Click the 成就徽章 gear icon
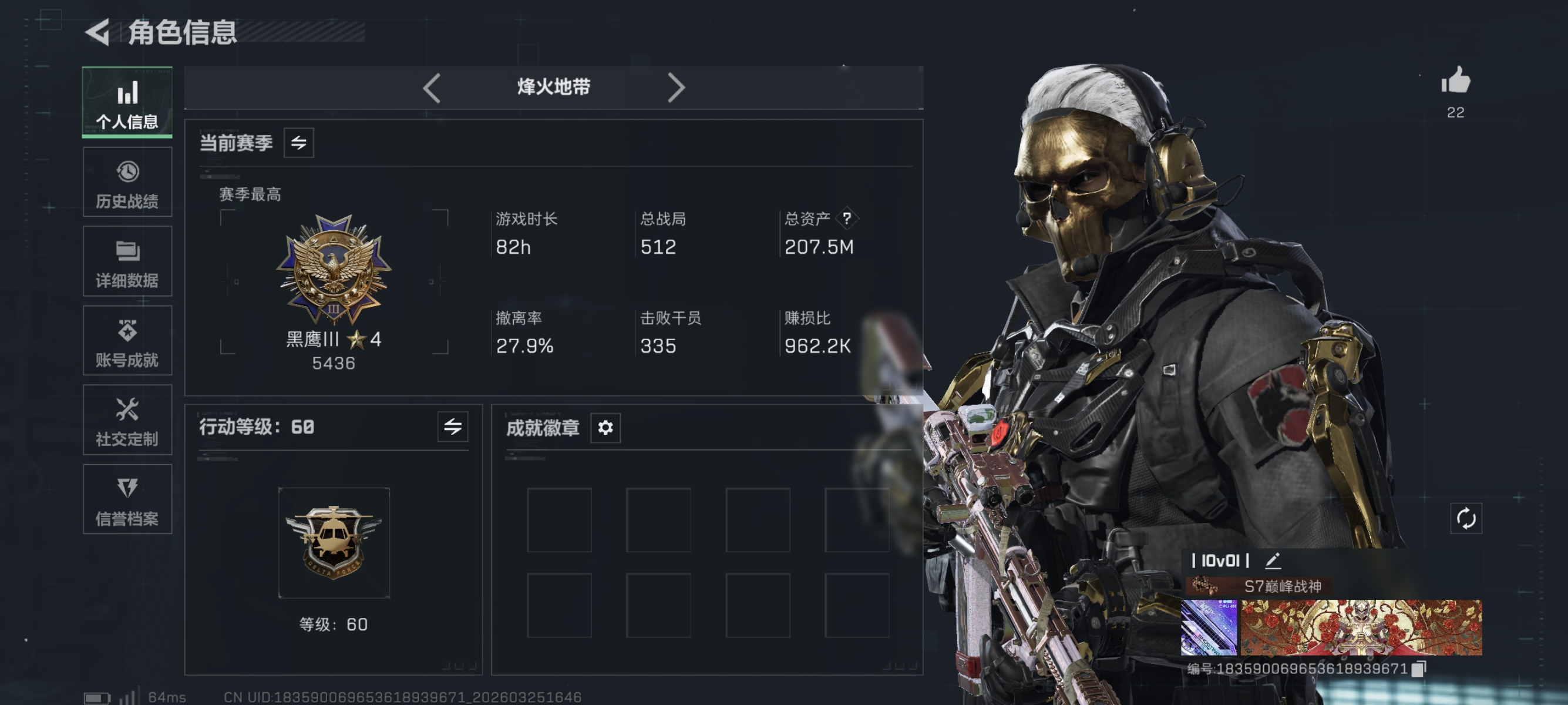 (604, 428)
